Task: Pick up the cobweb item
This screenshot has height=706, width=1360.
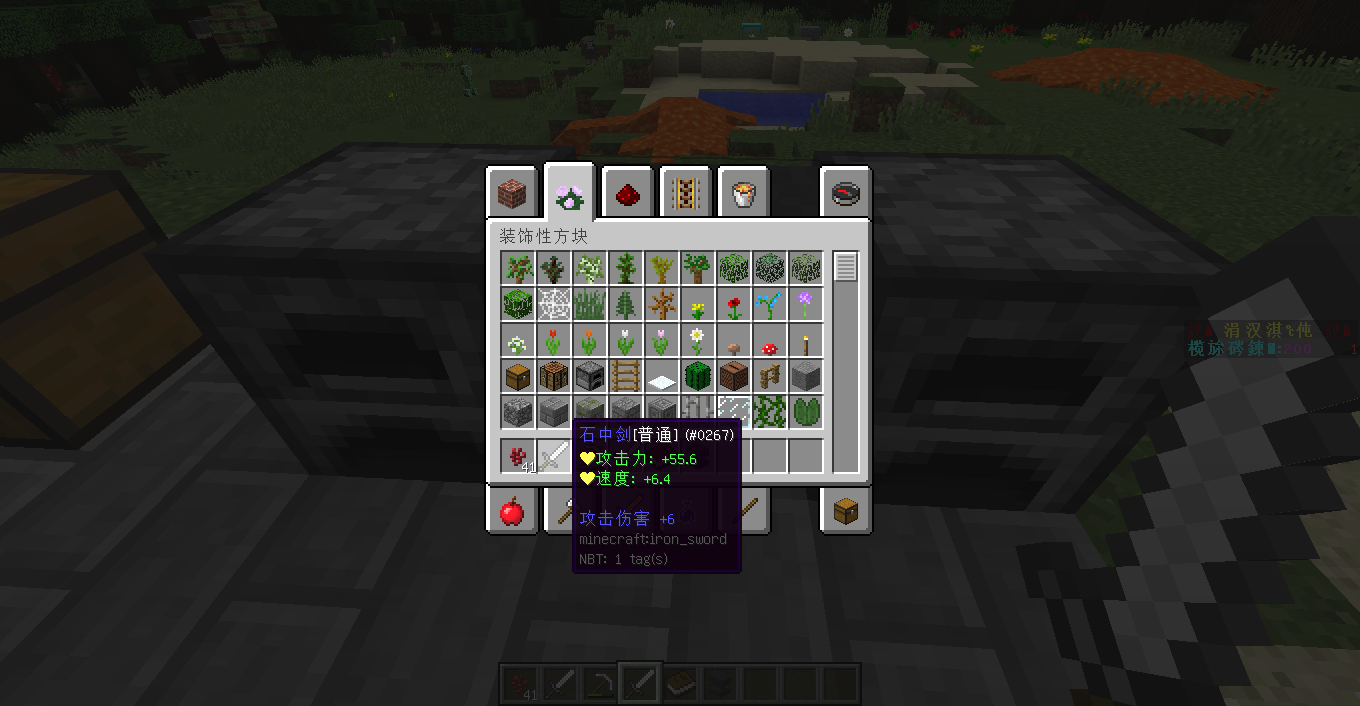Action: (554, 304)
